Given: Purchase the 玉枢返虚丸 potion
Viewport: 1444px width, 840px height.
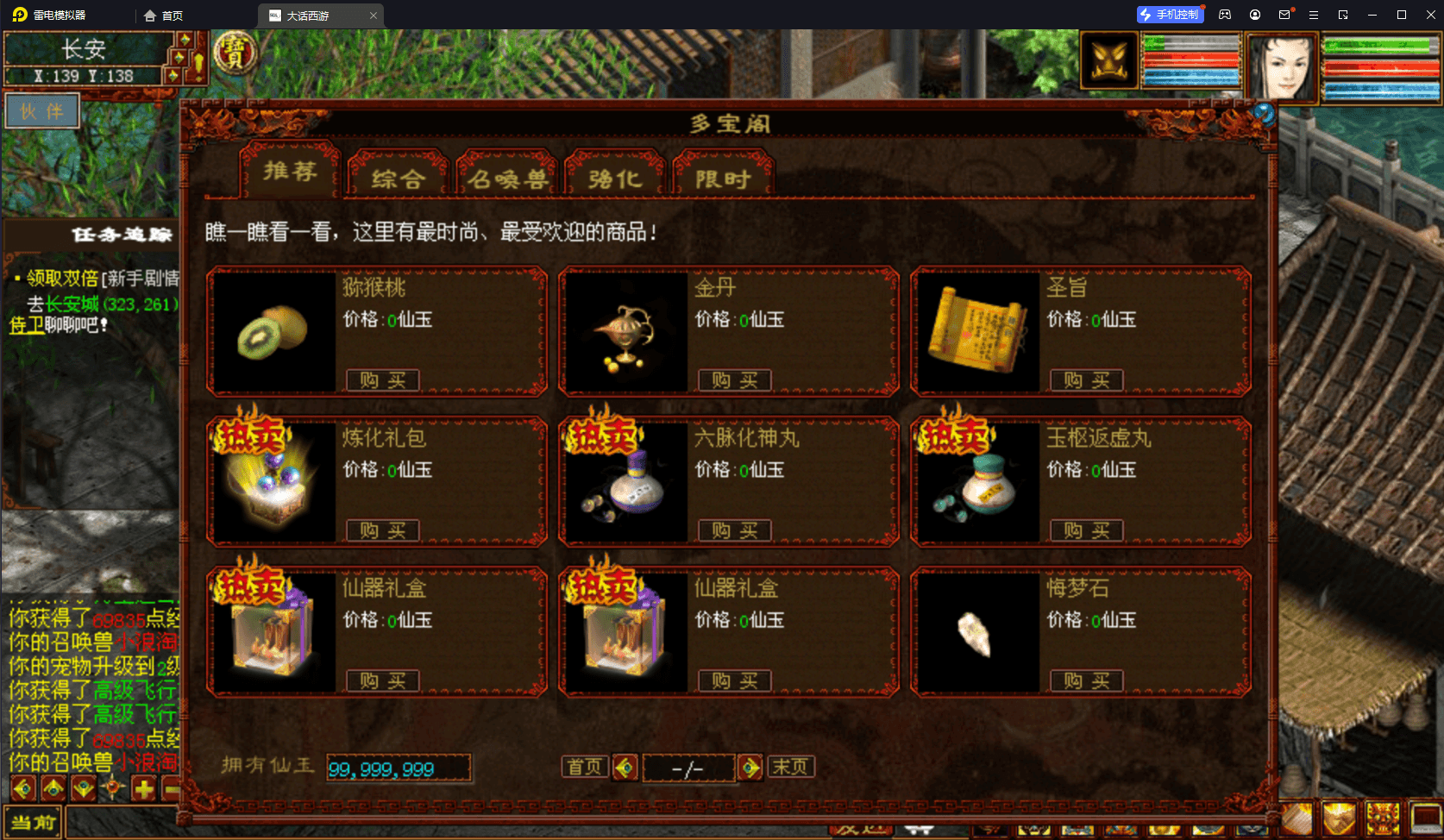Looking at the screenshot, I should 1086,530.
